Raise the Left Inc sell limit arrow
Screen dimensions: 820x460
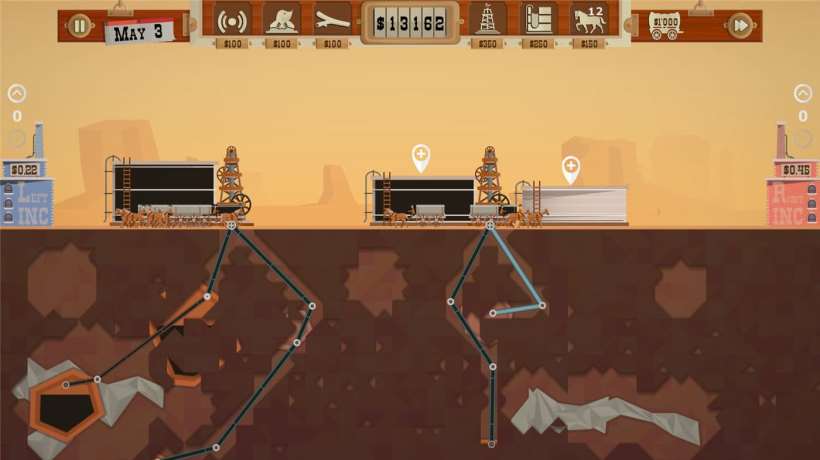tap(17, 94)
